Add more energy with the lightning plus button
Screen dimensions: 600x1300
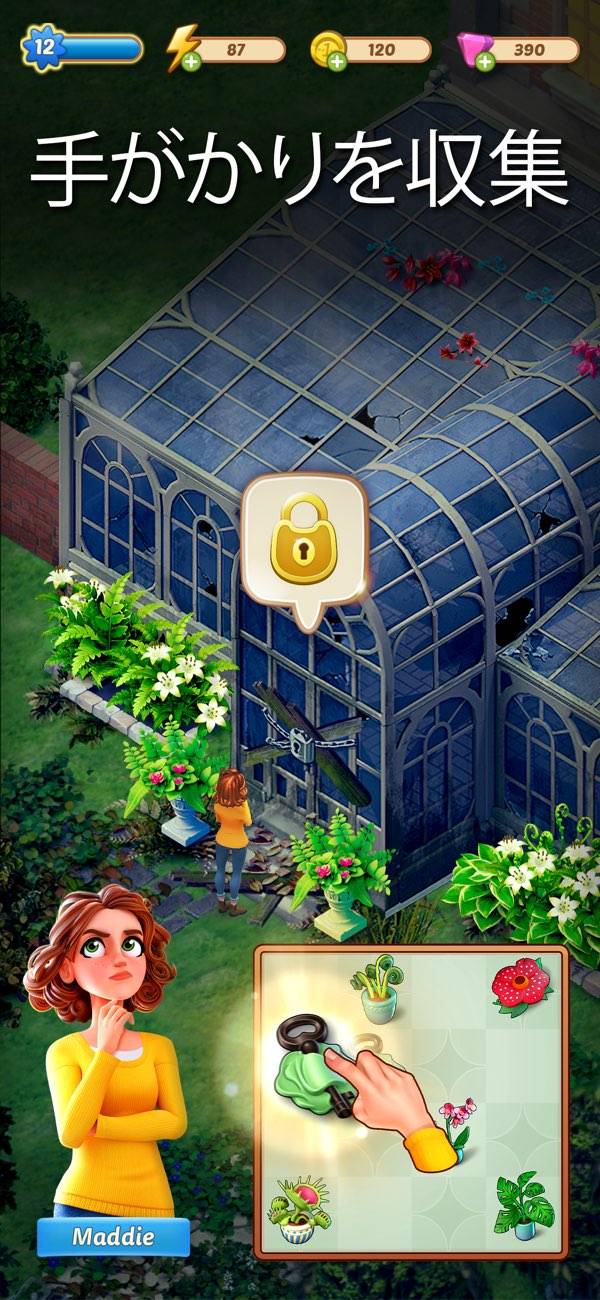click(x=189, y=63)
